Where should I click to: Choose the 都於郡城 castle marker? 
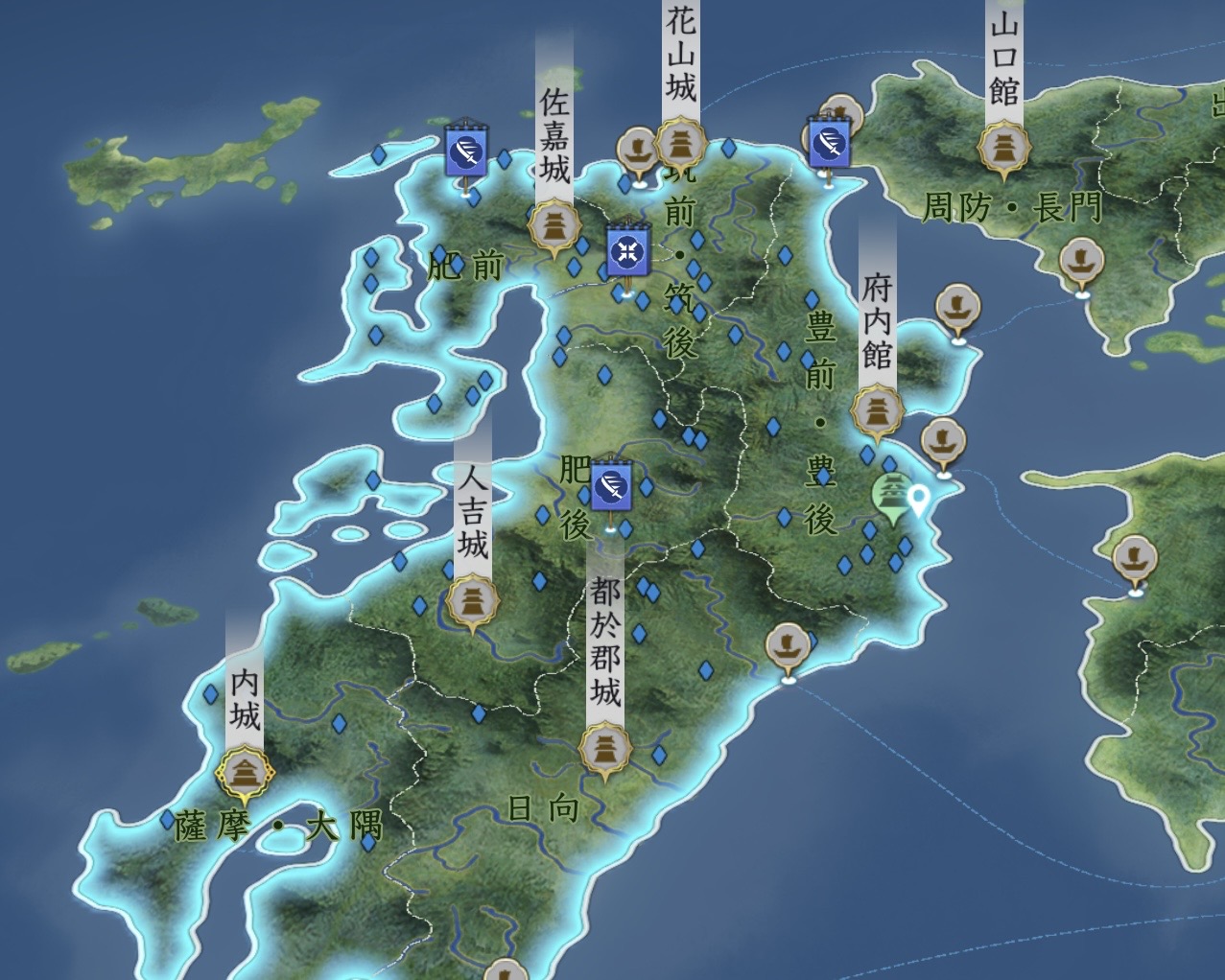605,748
